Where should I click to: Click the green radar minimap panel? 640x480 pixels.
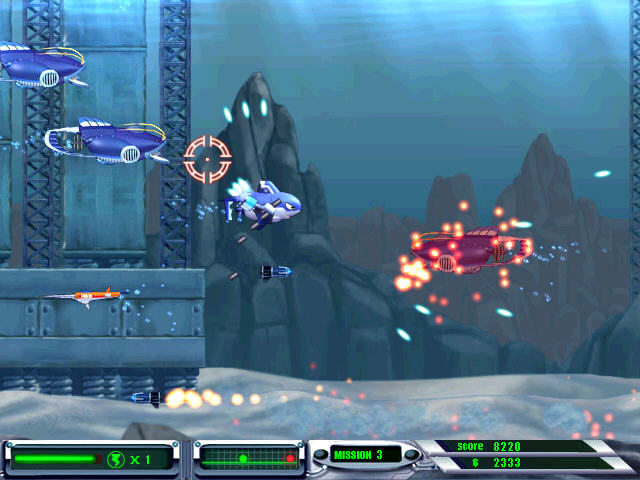[249, 458]
